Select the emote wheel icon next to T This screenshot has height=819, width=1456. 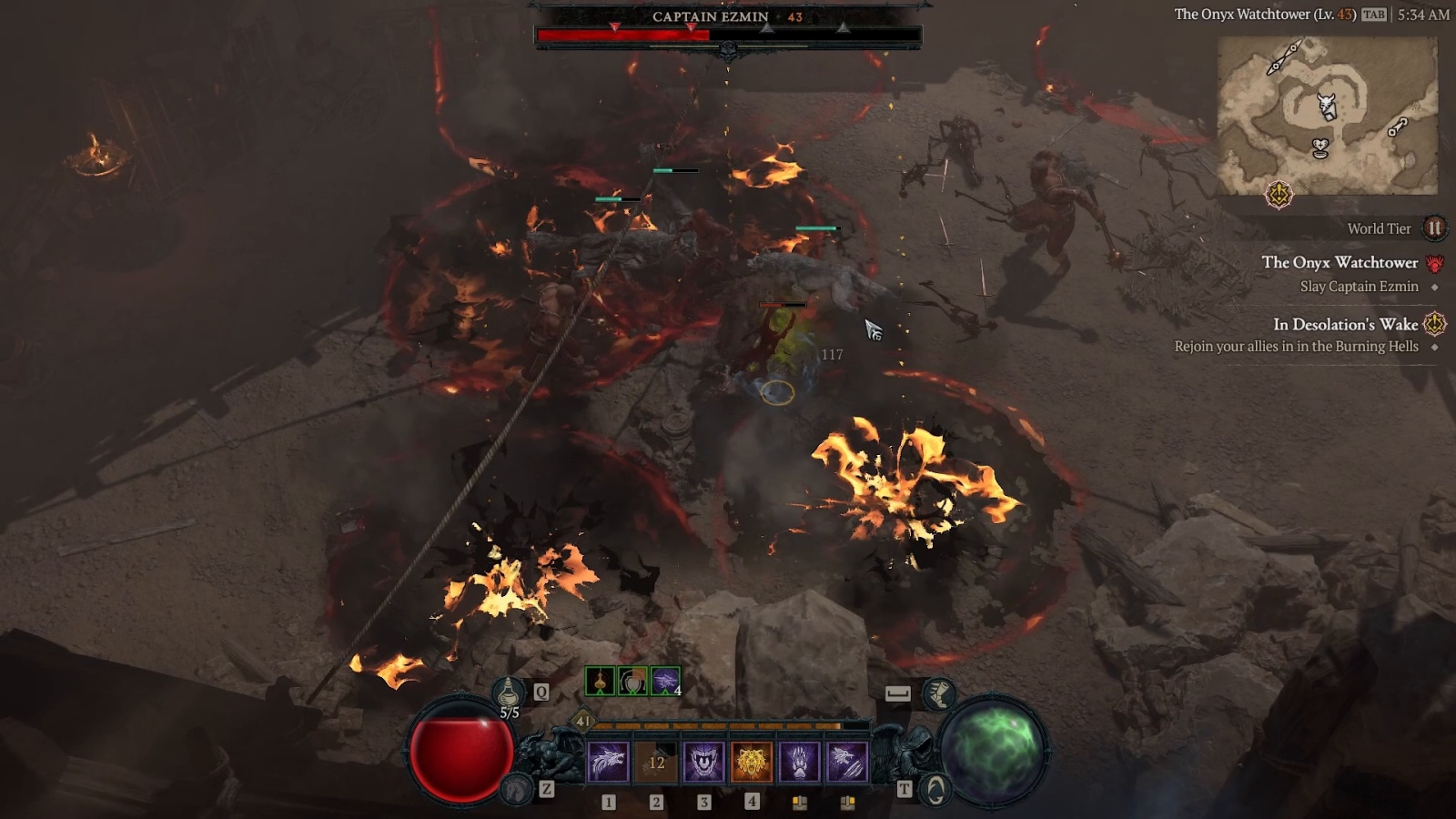pyautogui.click(x=934, y=790)
